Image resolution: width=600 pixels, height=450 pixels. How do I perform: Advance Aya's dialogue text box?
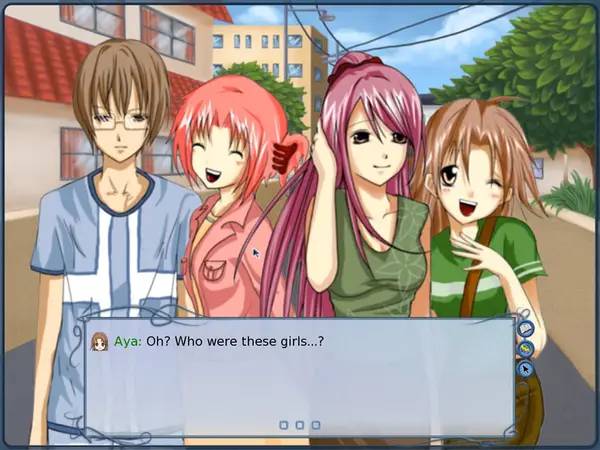[x=299, y=378]
